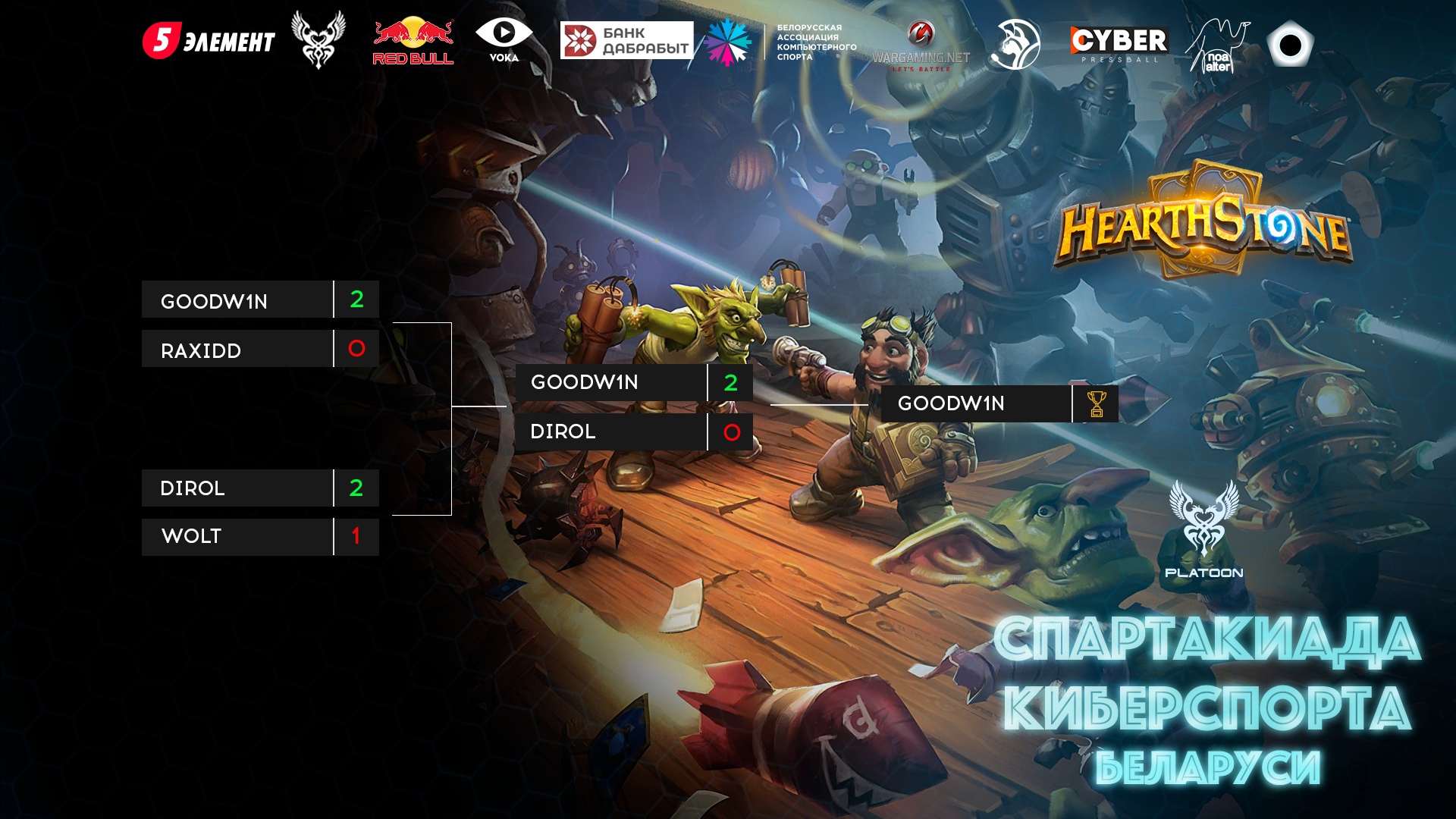
Task: Click the Cyber Pressball logo
Action: coord(1119,43)
